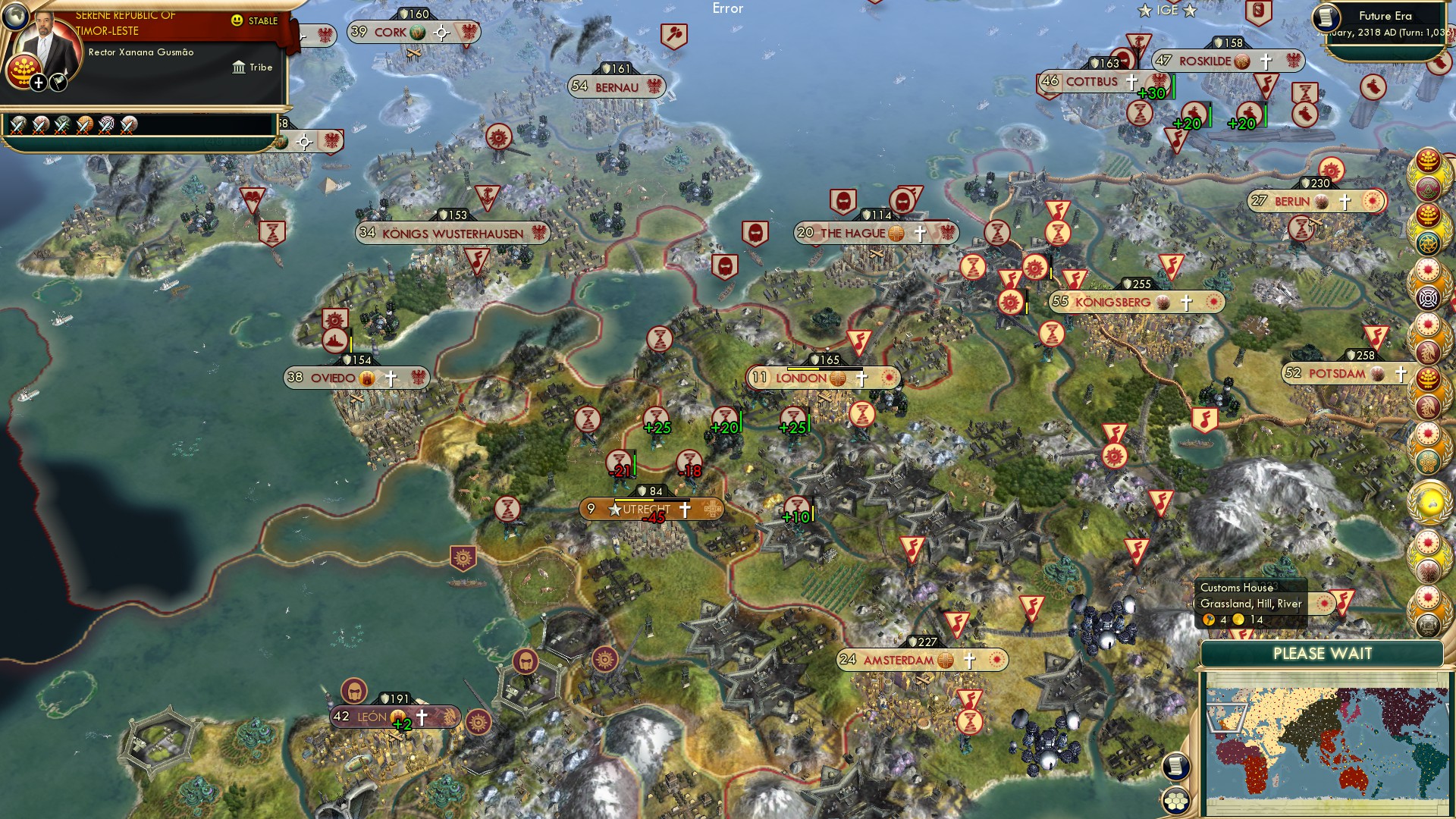The width and height of the screenshot is (1456, 819).
Task: Click the PLEASE WAIT turn button
Action: pyautogui.click(x=1322, y=654)
